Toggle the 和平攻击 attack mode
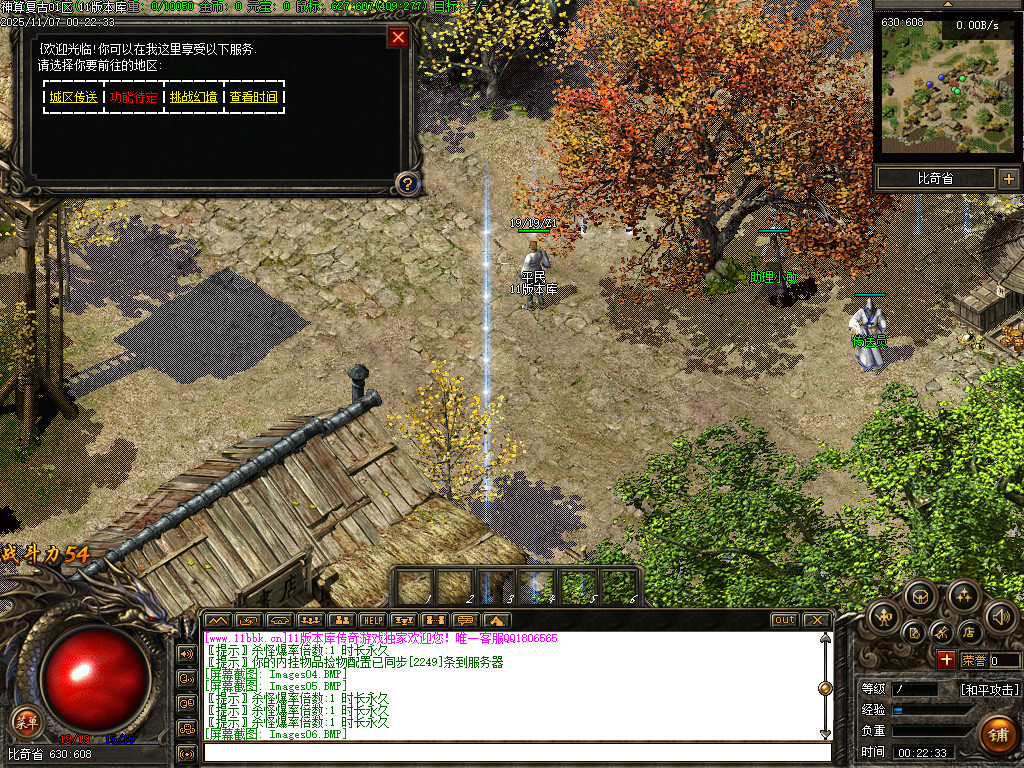The width and height of the screenshot is (1024, 768). point(990,690)
